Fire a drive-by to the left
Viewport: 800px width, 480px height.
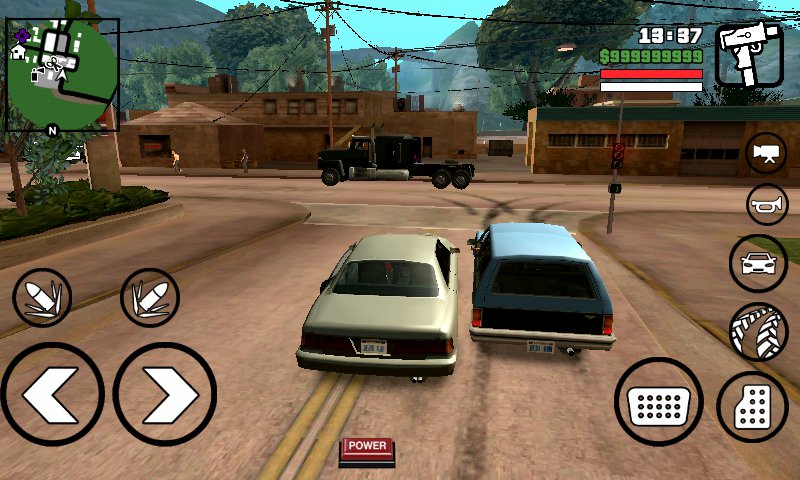(x=42, y=298)
